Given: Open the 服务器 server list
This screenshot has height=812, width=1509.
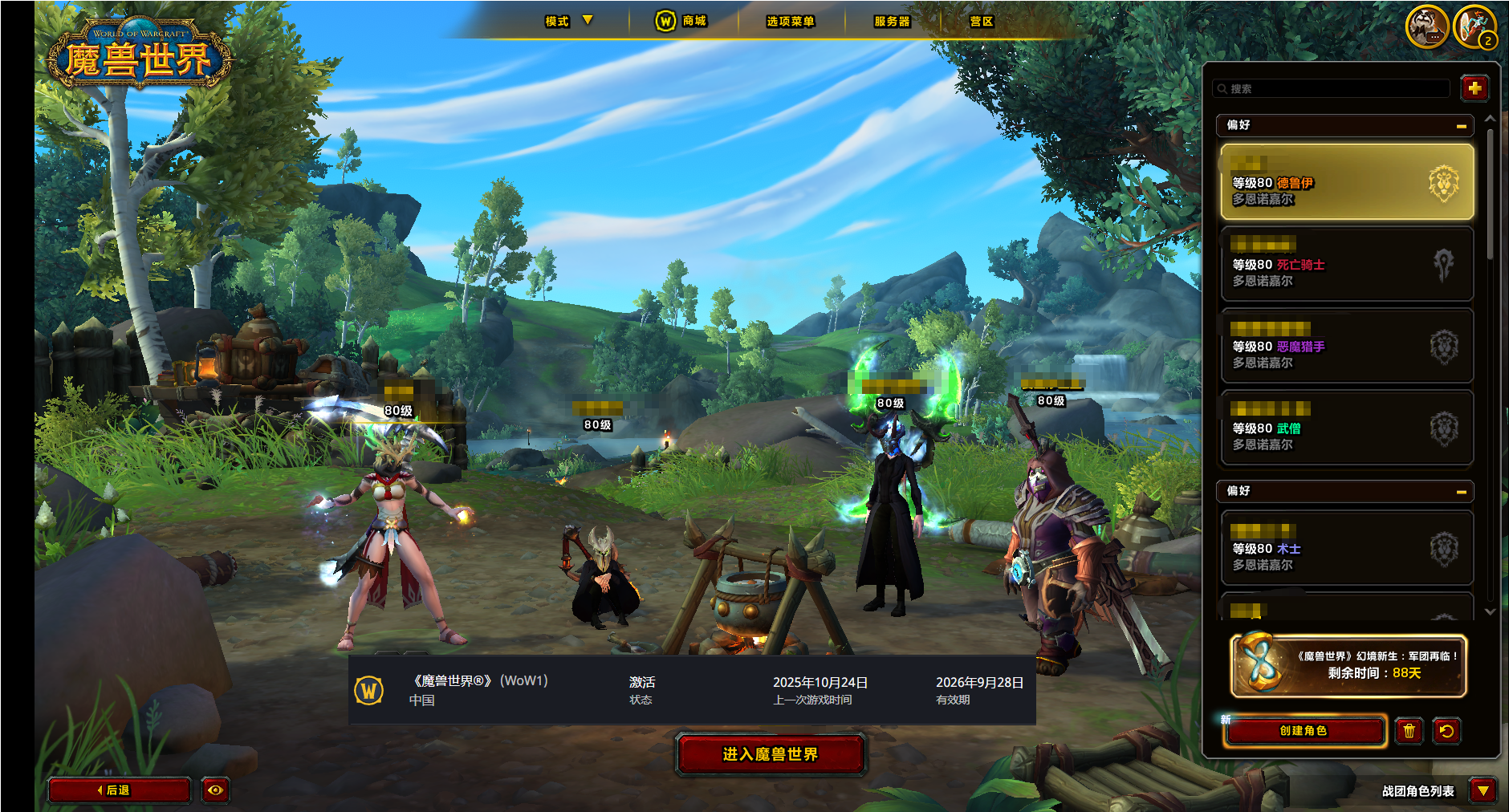Looking at the screenshot, I should point(892,21).
